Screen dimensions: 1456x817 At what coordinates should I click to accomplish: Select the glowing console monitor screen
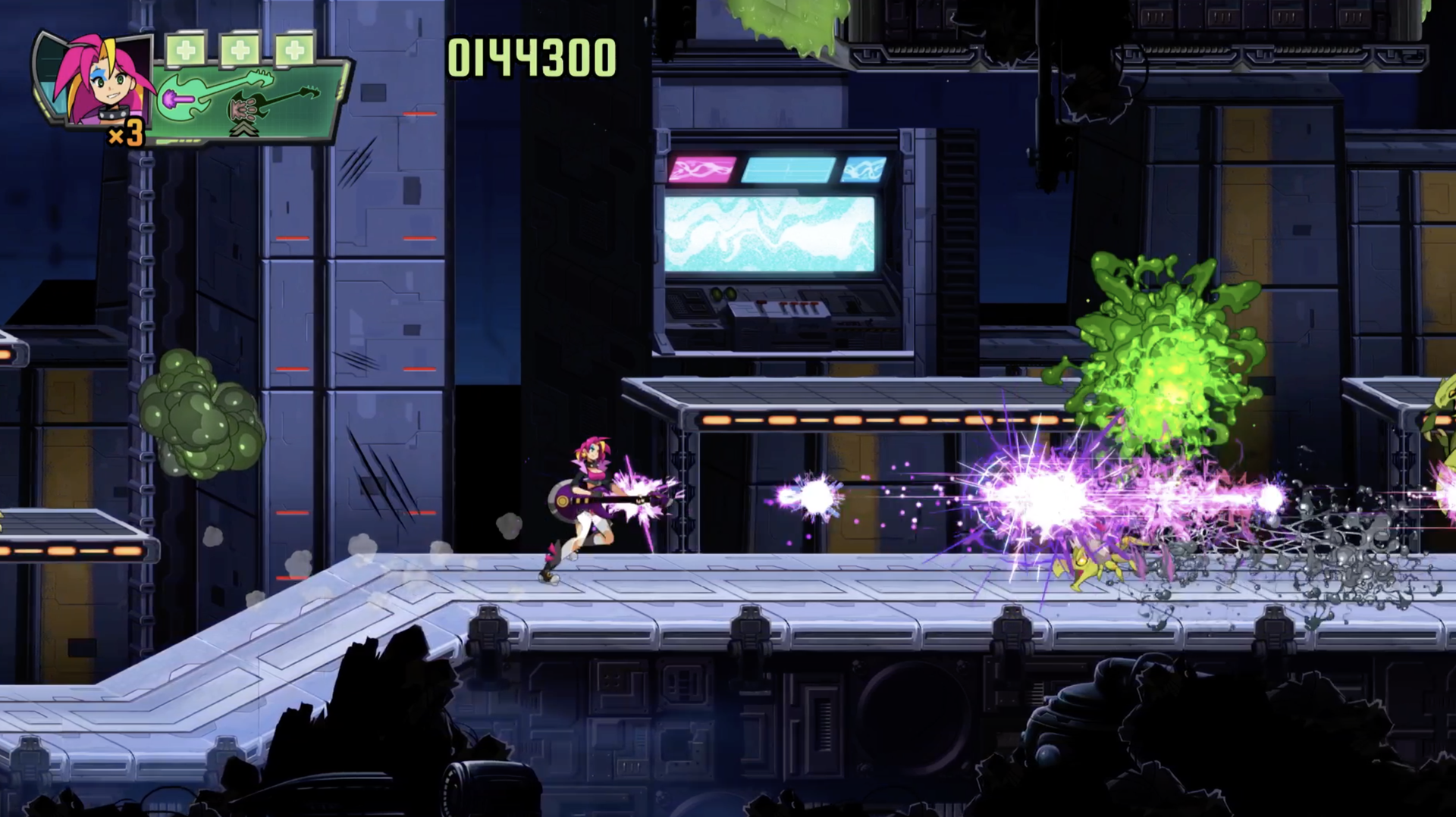coord(768,232)
